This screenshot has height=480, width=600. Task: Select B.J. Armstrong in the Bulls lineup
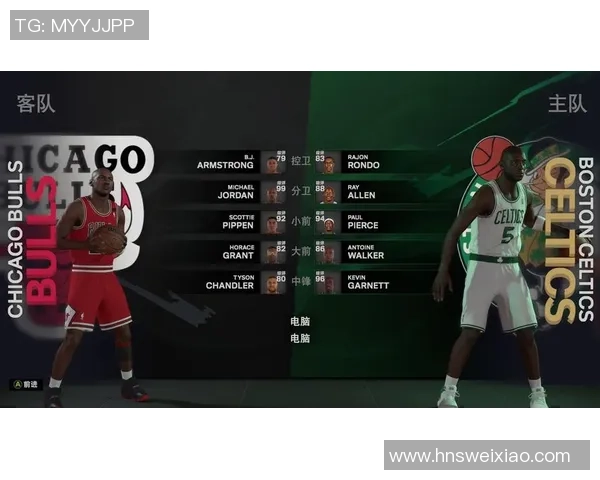coord(226,161)
